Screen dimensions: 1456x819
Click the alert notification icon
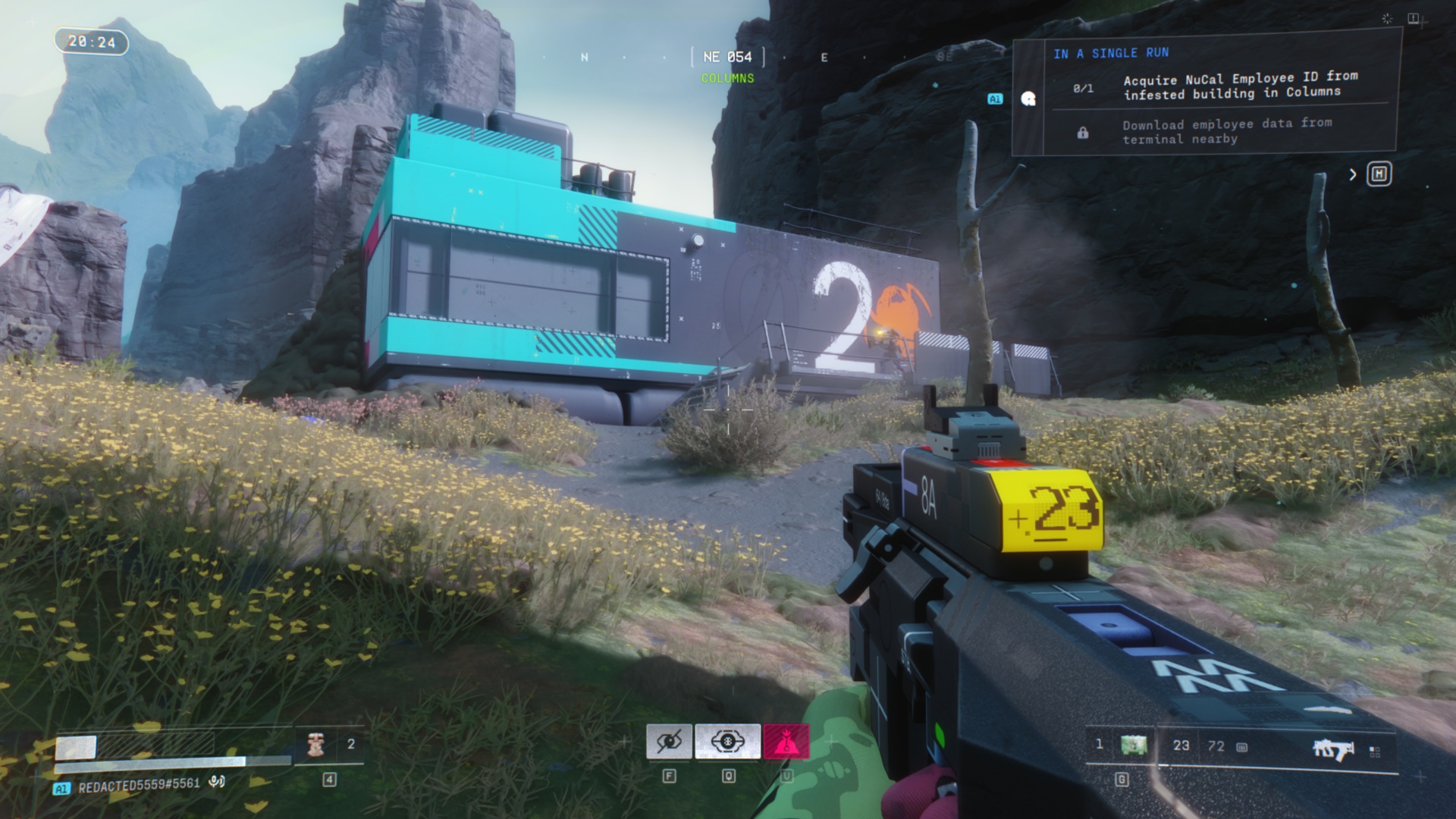1414,18
